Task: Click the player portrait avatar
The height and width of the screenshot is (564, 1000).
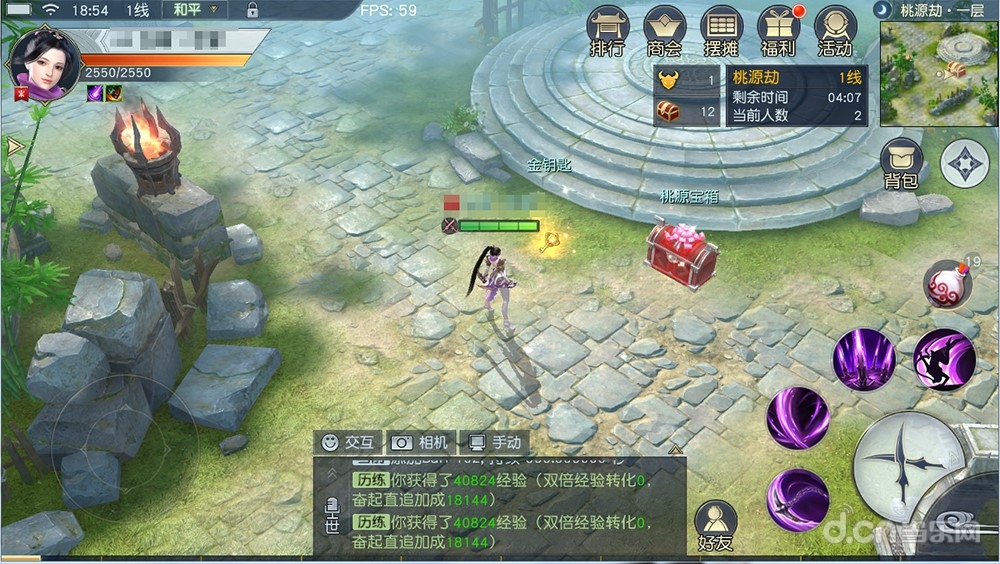Action: coord(43,61)
